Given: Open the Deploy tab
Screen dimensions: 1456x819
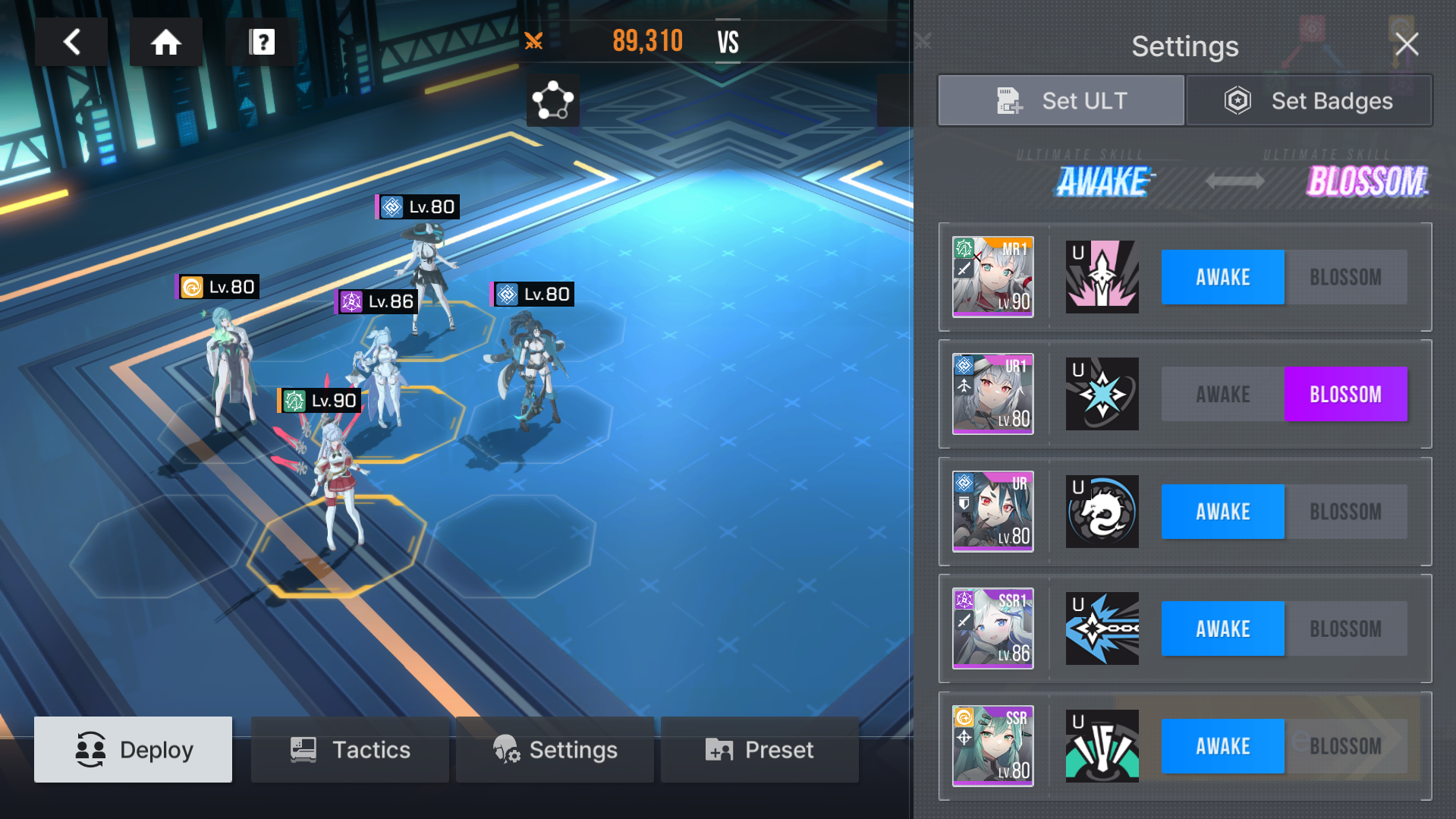Looking at the screenshot, I should tap(134, 749).
